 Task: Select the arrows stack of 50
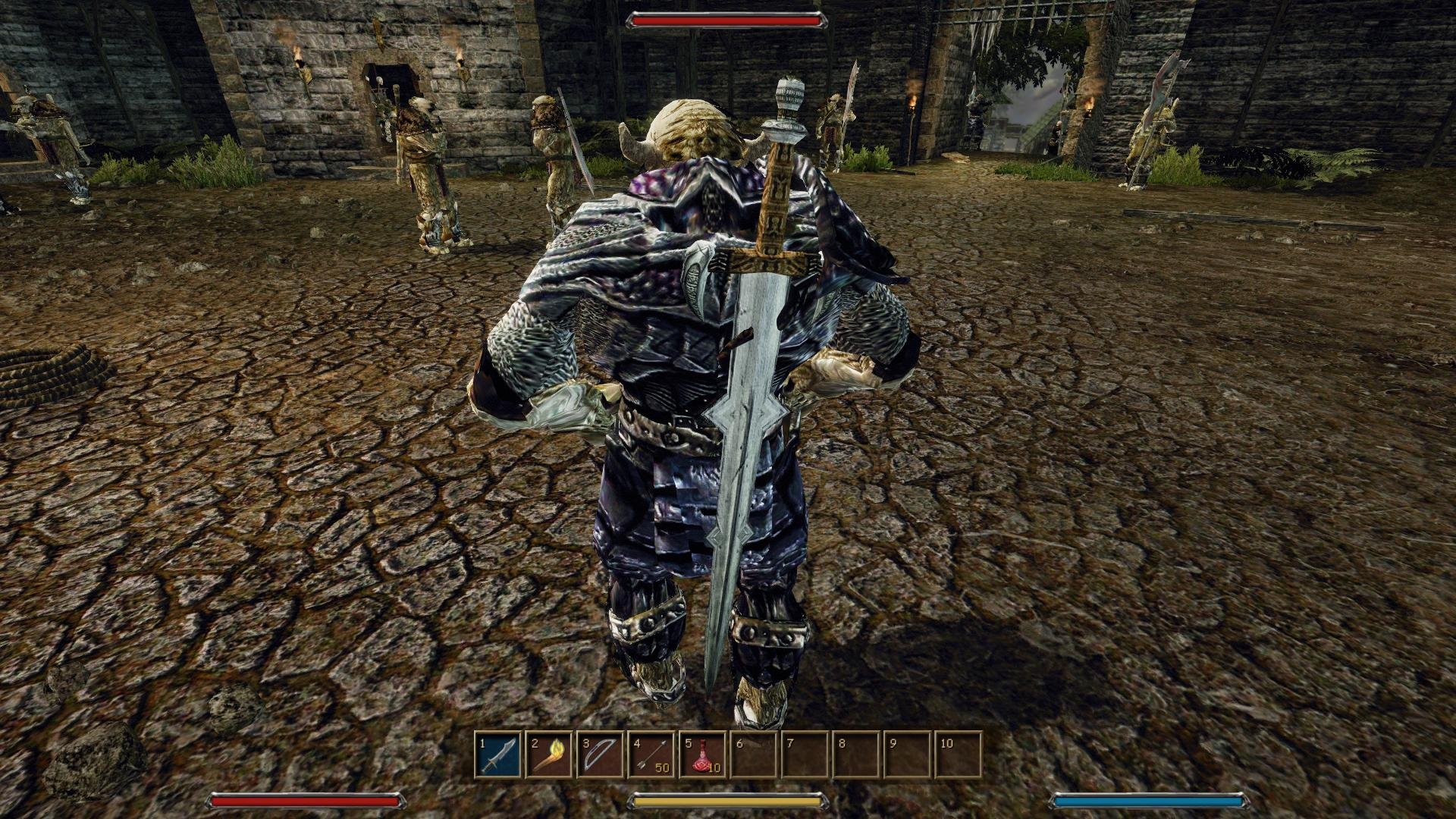[x=651, y=755]
